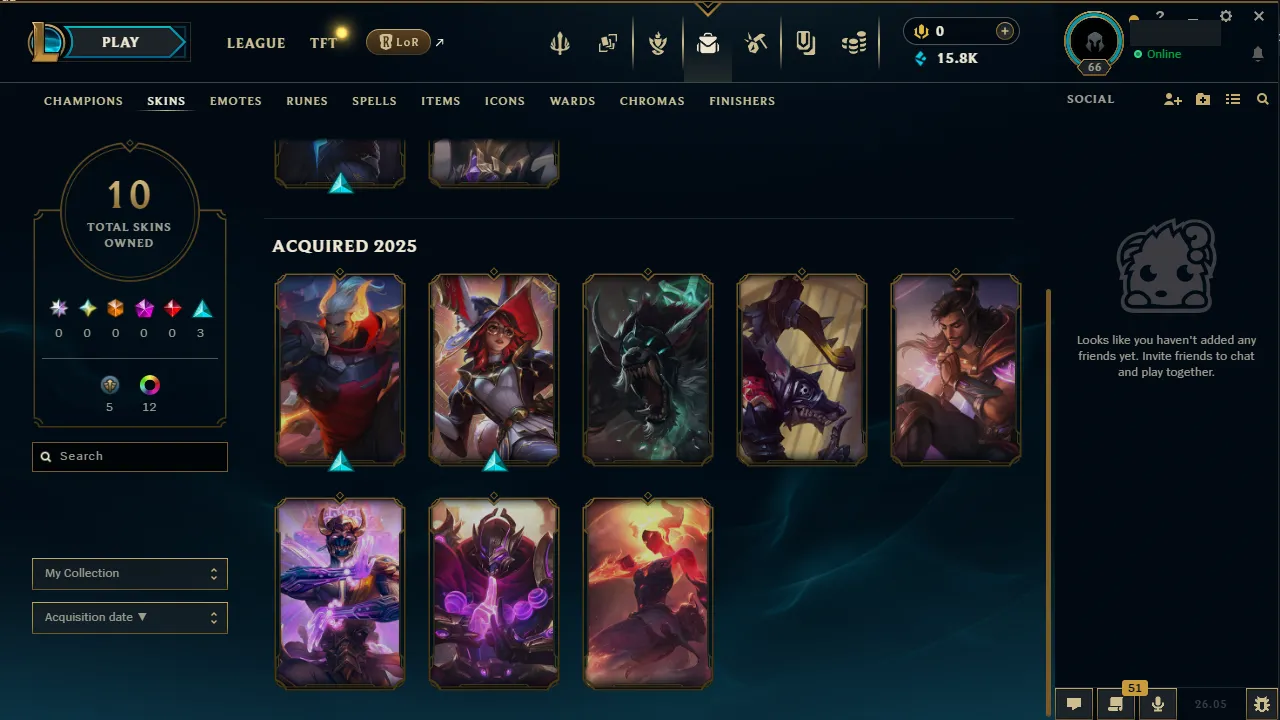Open the Clash banner icon
The image size is (1280, 720).
(x=805, y=42)
